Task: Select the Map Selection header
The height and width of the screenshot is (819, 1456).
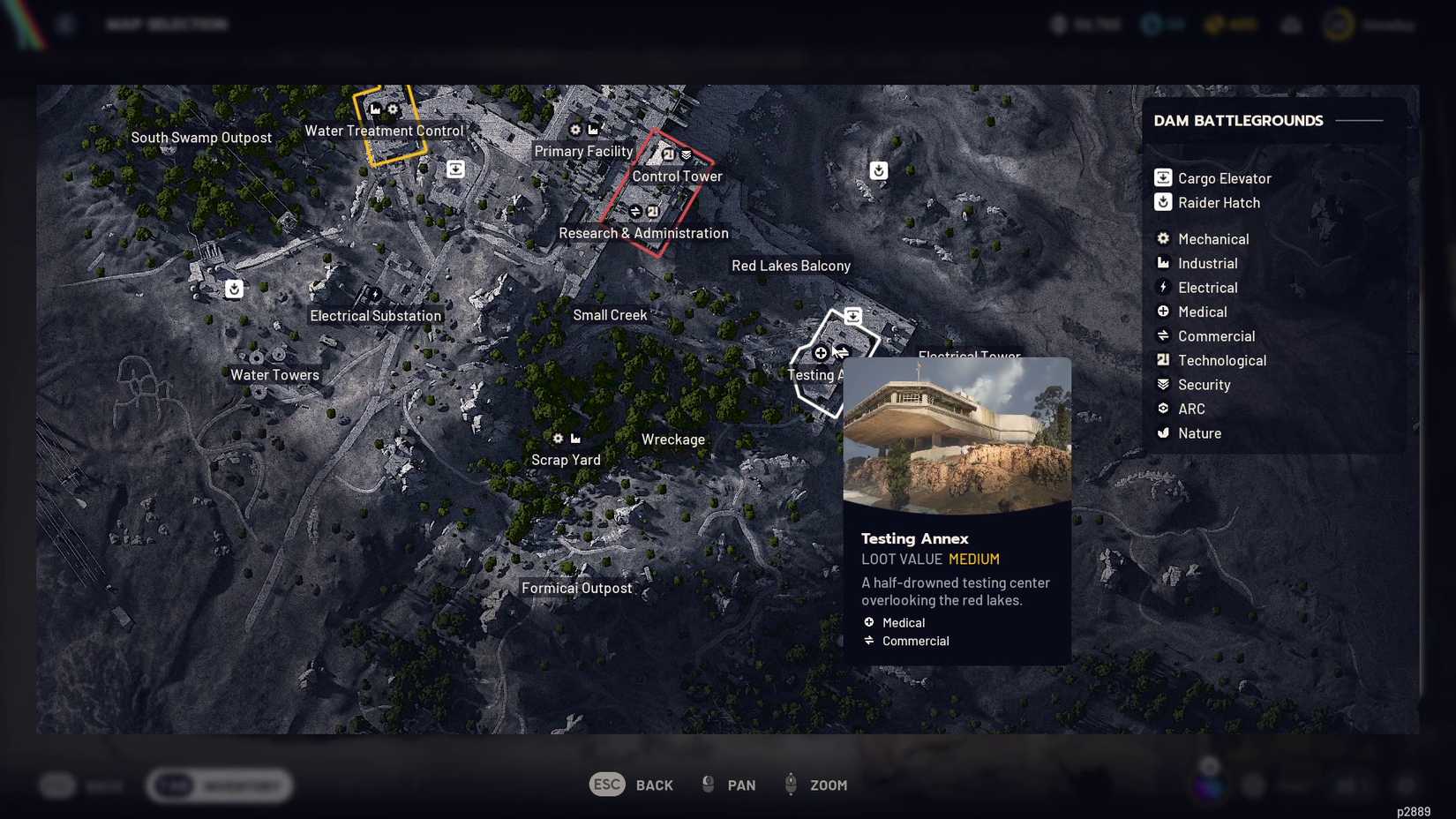Action: 168,24
